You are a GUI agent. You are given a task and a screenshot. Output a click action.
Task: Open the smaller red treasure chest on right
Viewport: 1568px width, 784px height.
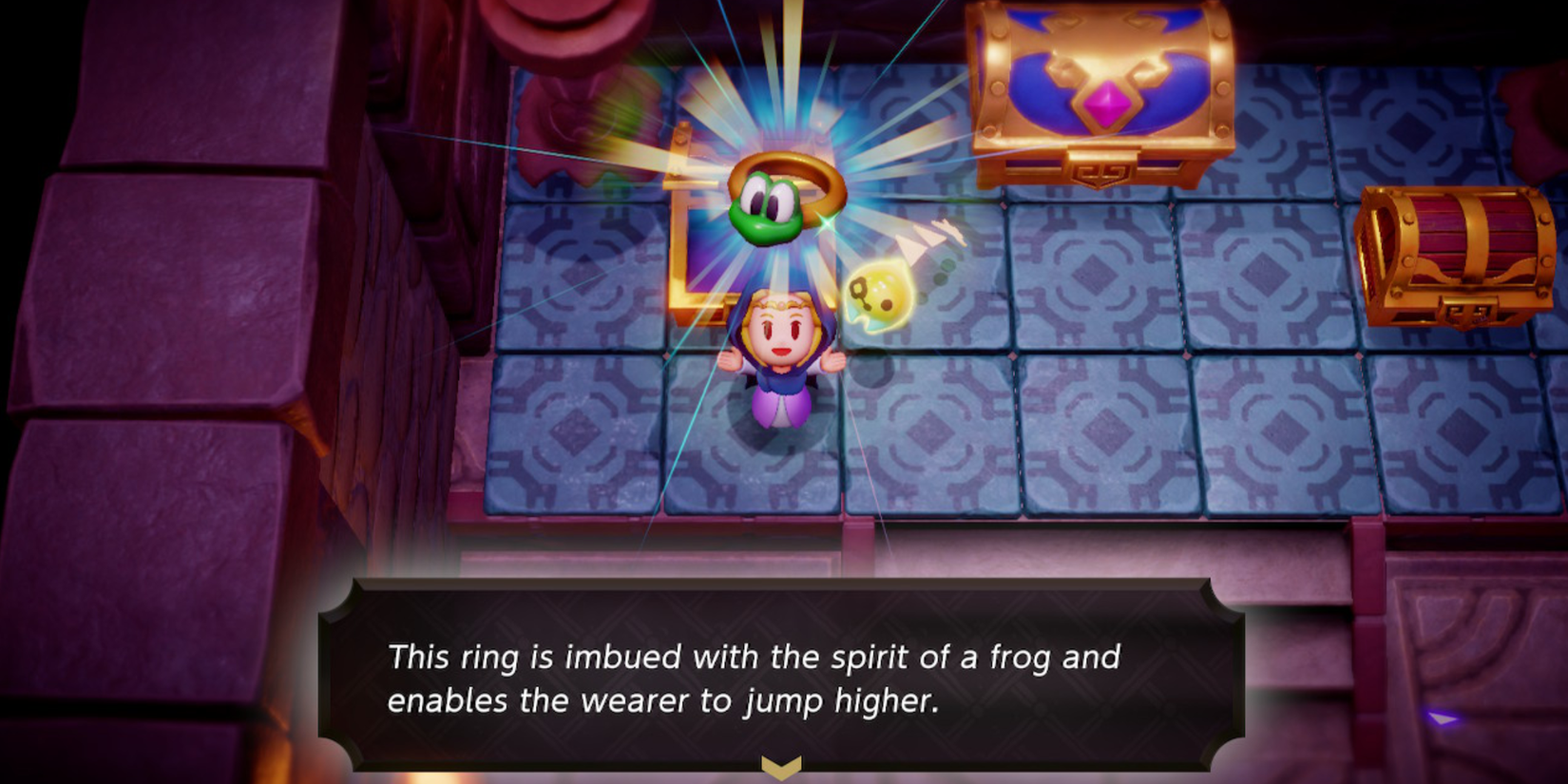pos(1454,257)
